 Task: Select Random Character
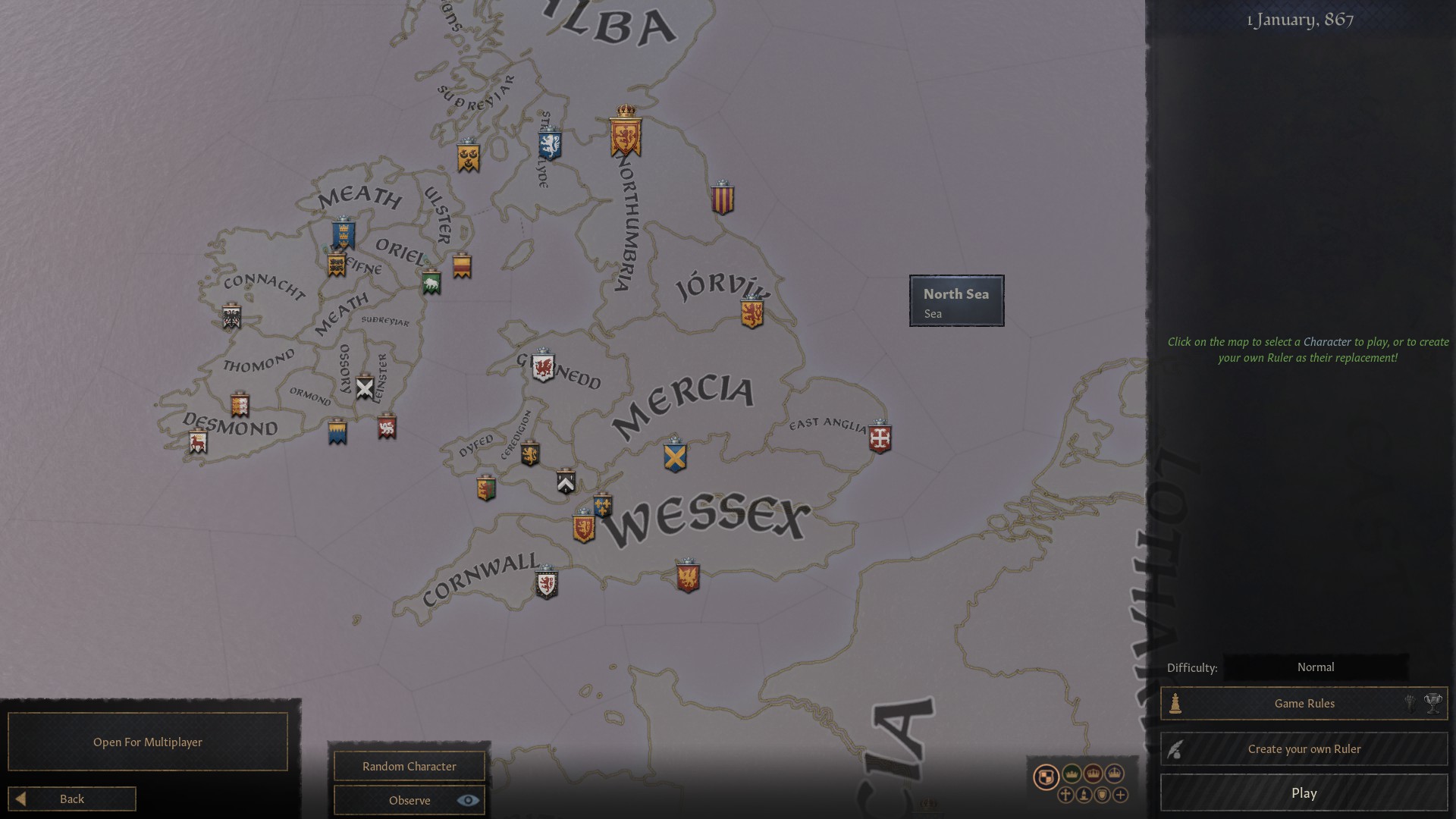[x=408, y=766]
